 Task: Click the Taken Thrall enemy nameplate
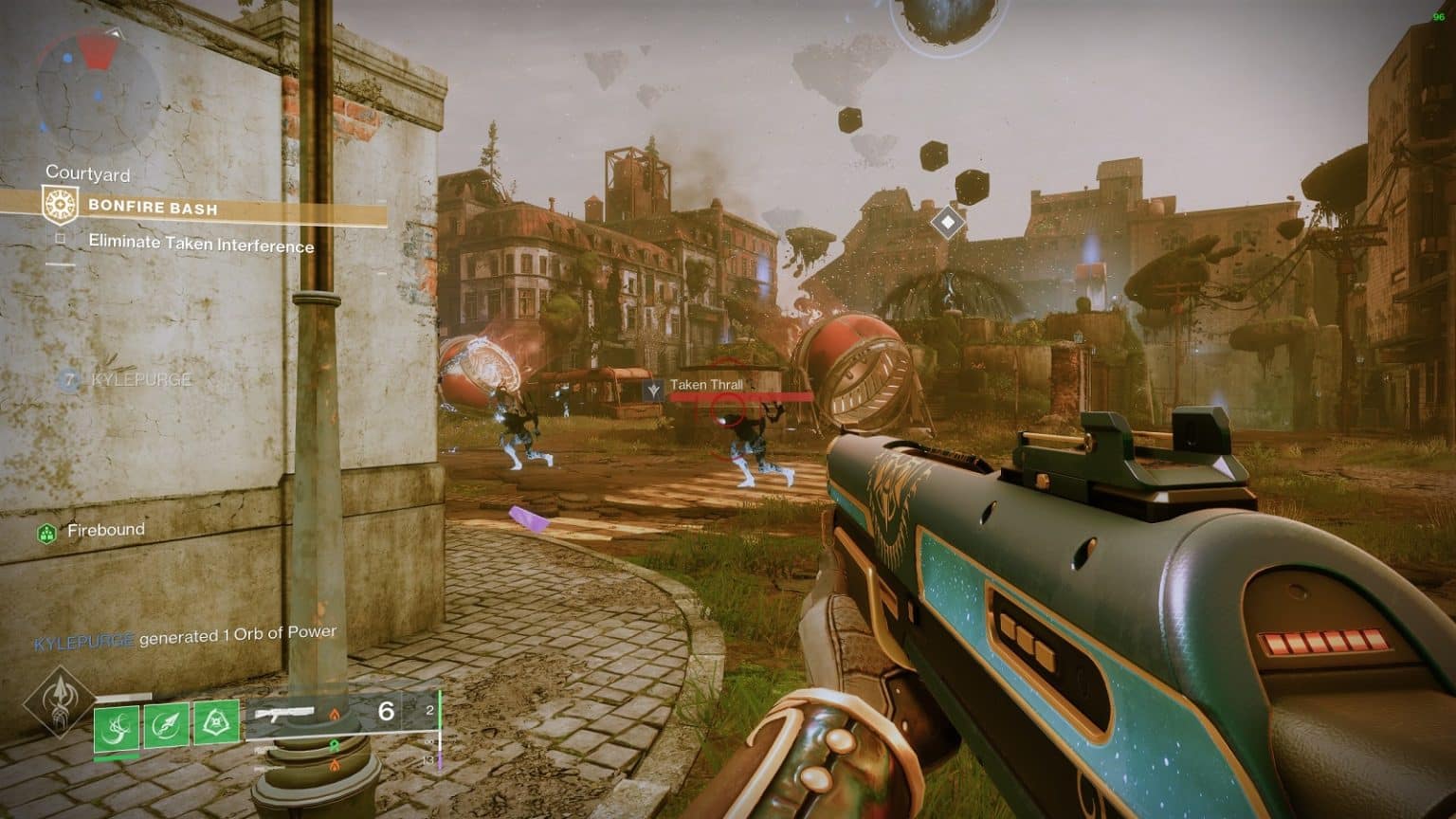coord(706,386)
